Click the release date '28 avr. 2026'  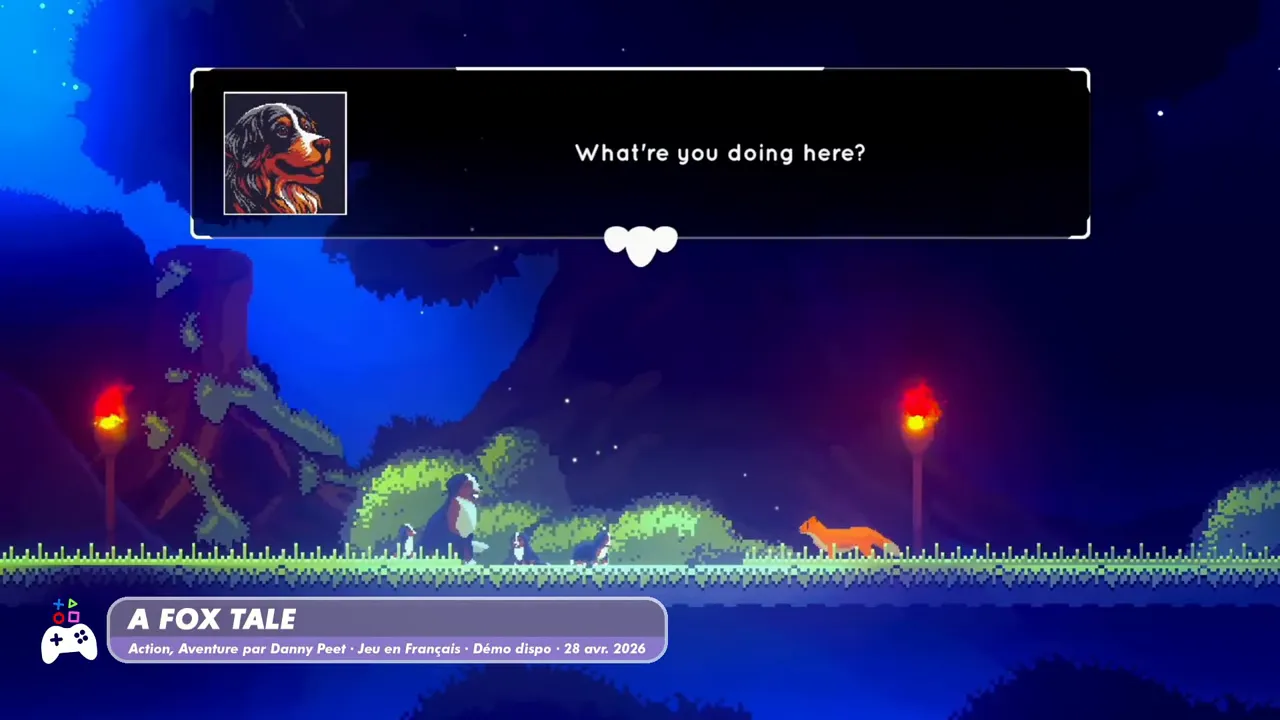[605, 648]
